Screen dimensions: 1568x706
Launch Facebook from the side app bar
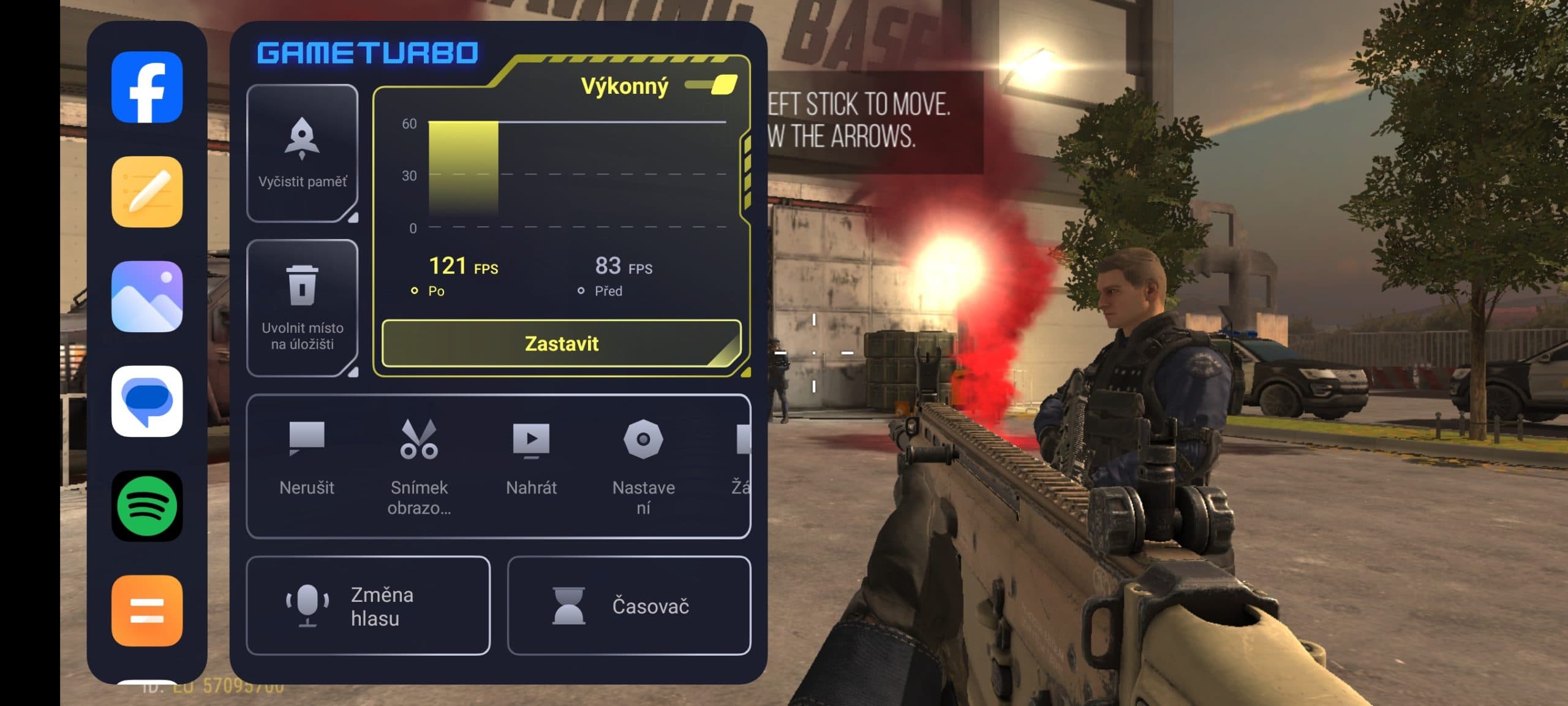(x=147, y=87)
